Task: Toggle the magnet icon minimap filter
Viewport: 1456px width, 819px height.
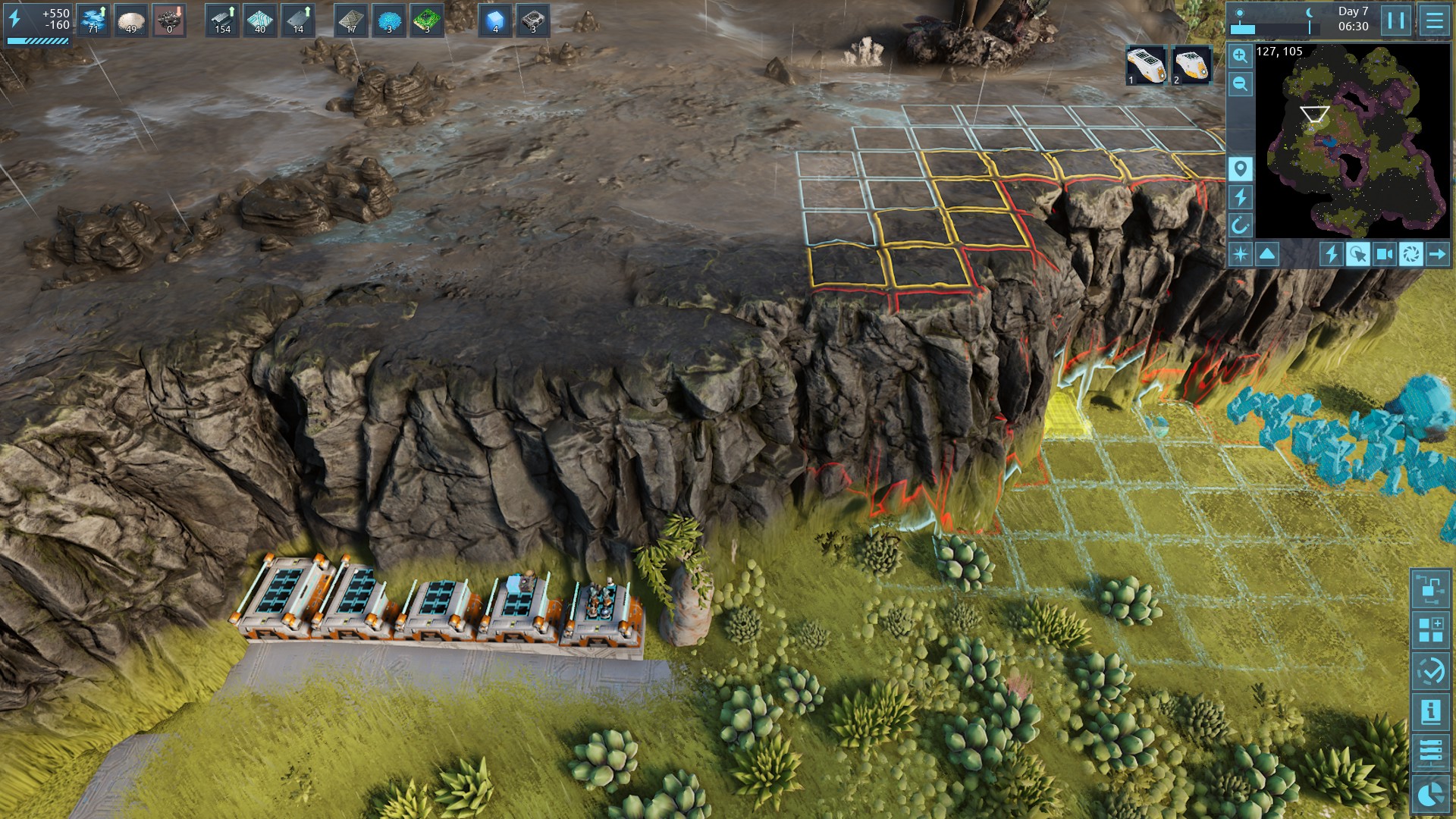Action: 1240,226
